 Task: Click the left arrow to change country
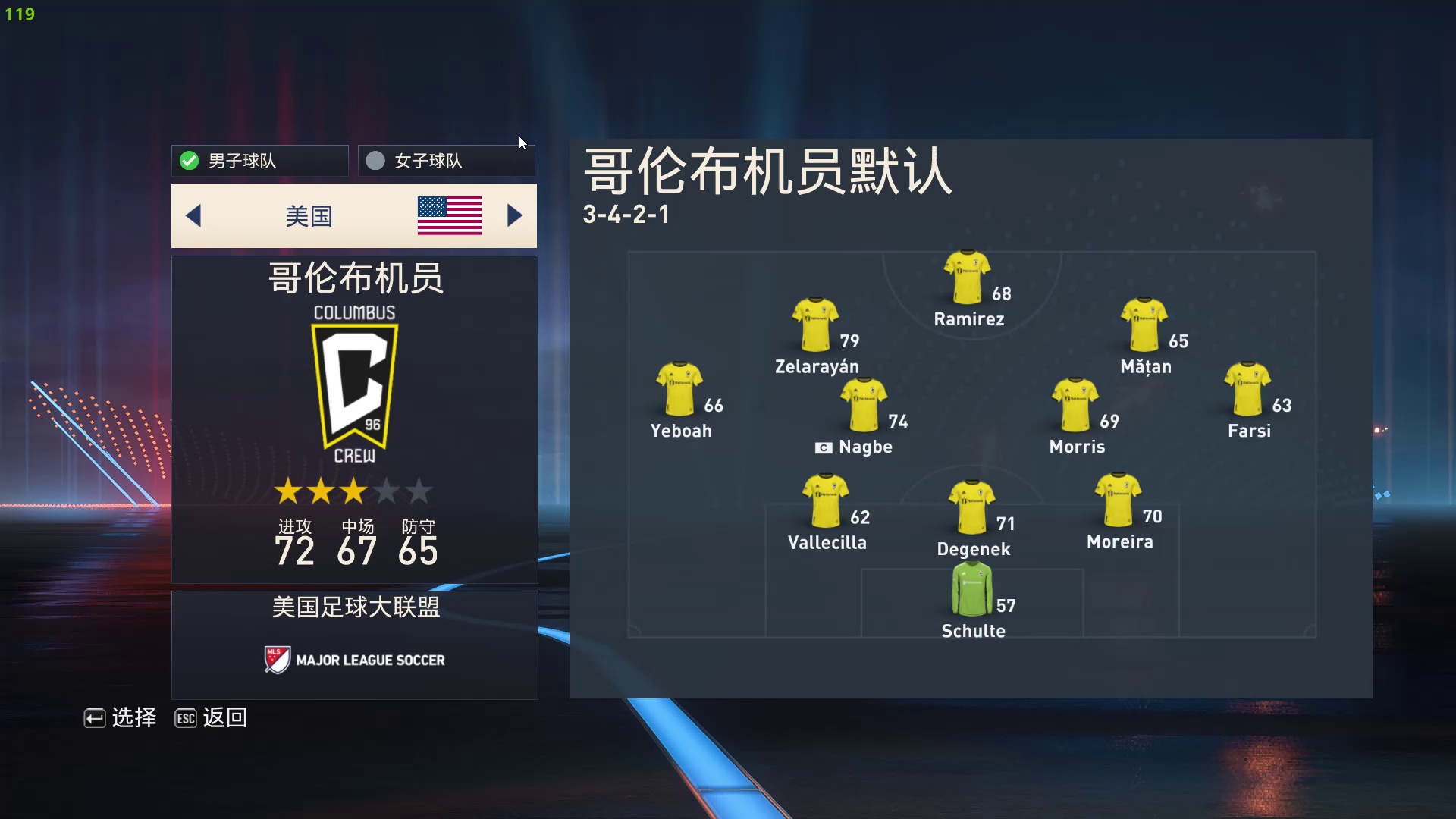click(193, 215)
